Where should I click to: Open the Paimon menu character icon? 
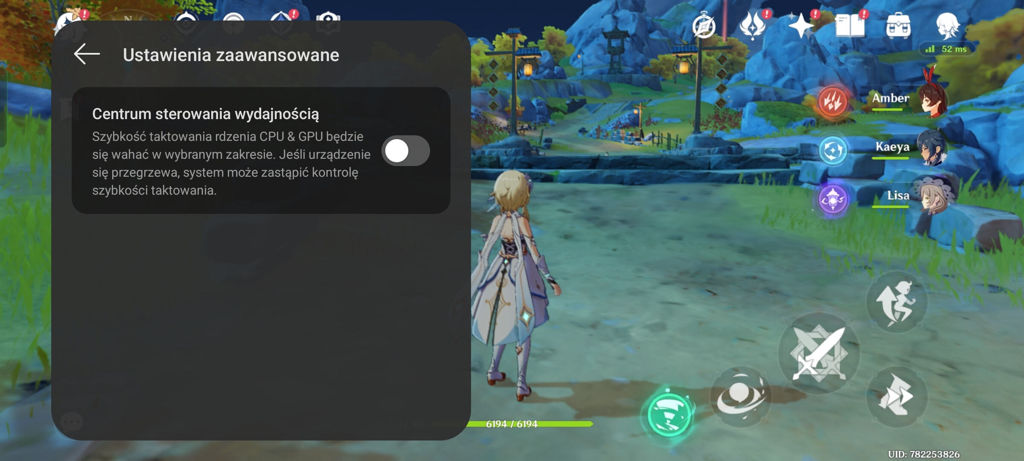point(948,26)
